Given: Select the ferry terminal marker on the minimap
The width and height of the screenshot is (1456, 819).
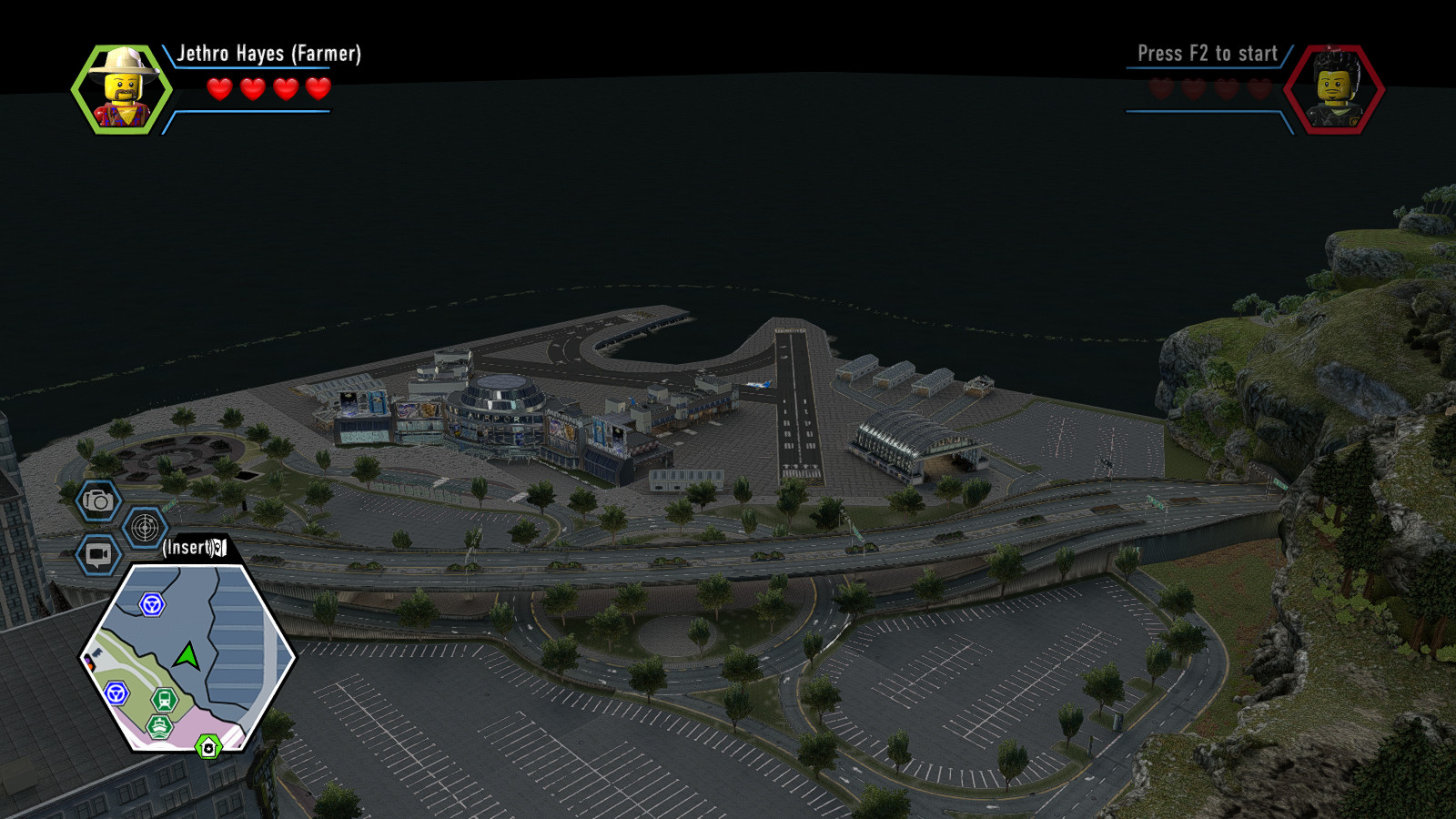Looking at the screenshot, I should tap(159, 725).
